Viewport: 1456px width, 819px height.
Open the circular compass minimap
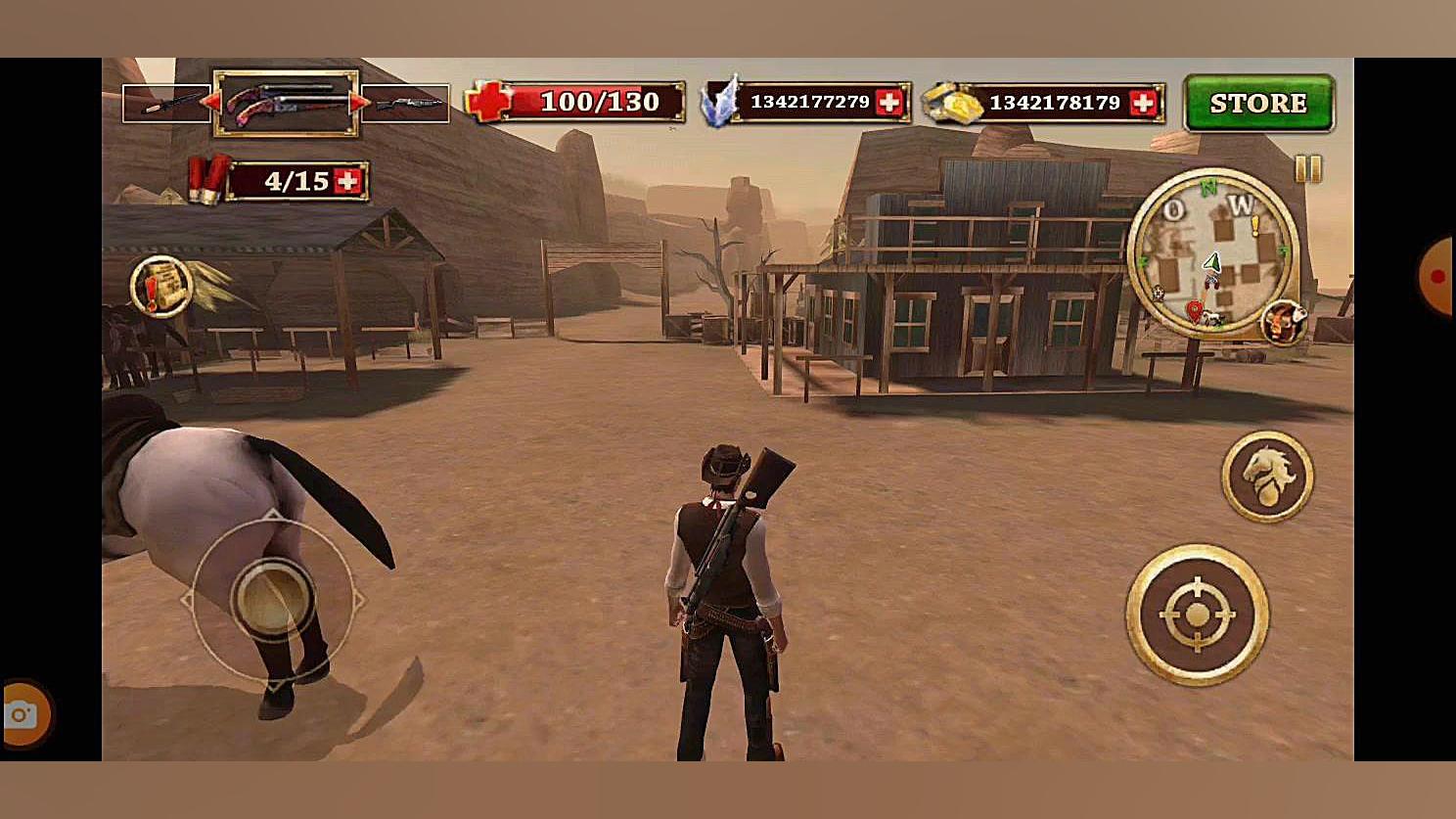[x=1213, y=253]
